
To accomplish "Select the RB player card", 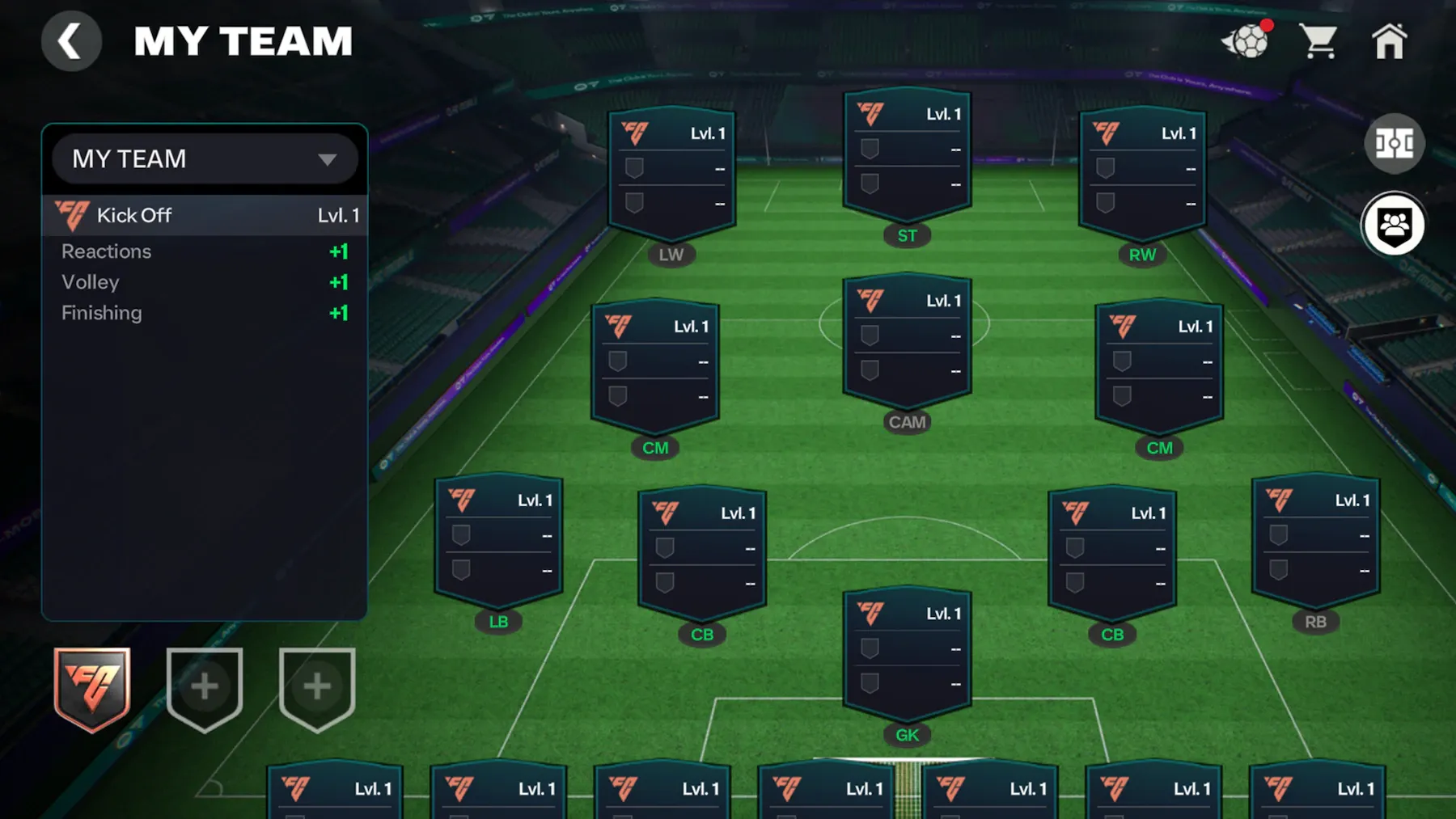I will click(1315, 542).
